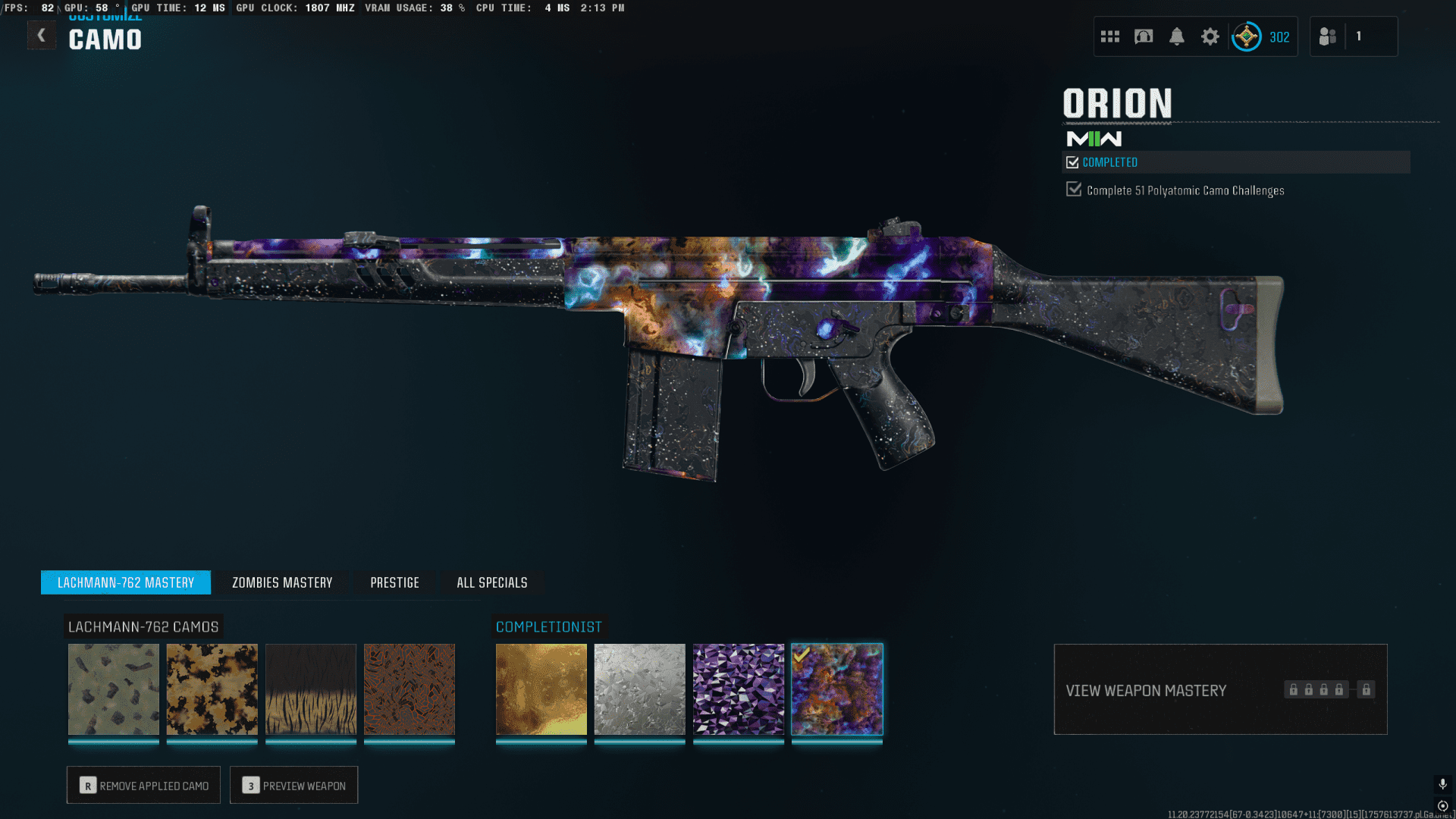Select the tiger stripe camo swatch
Screen dimensions: 1456x819
311,689
